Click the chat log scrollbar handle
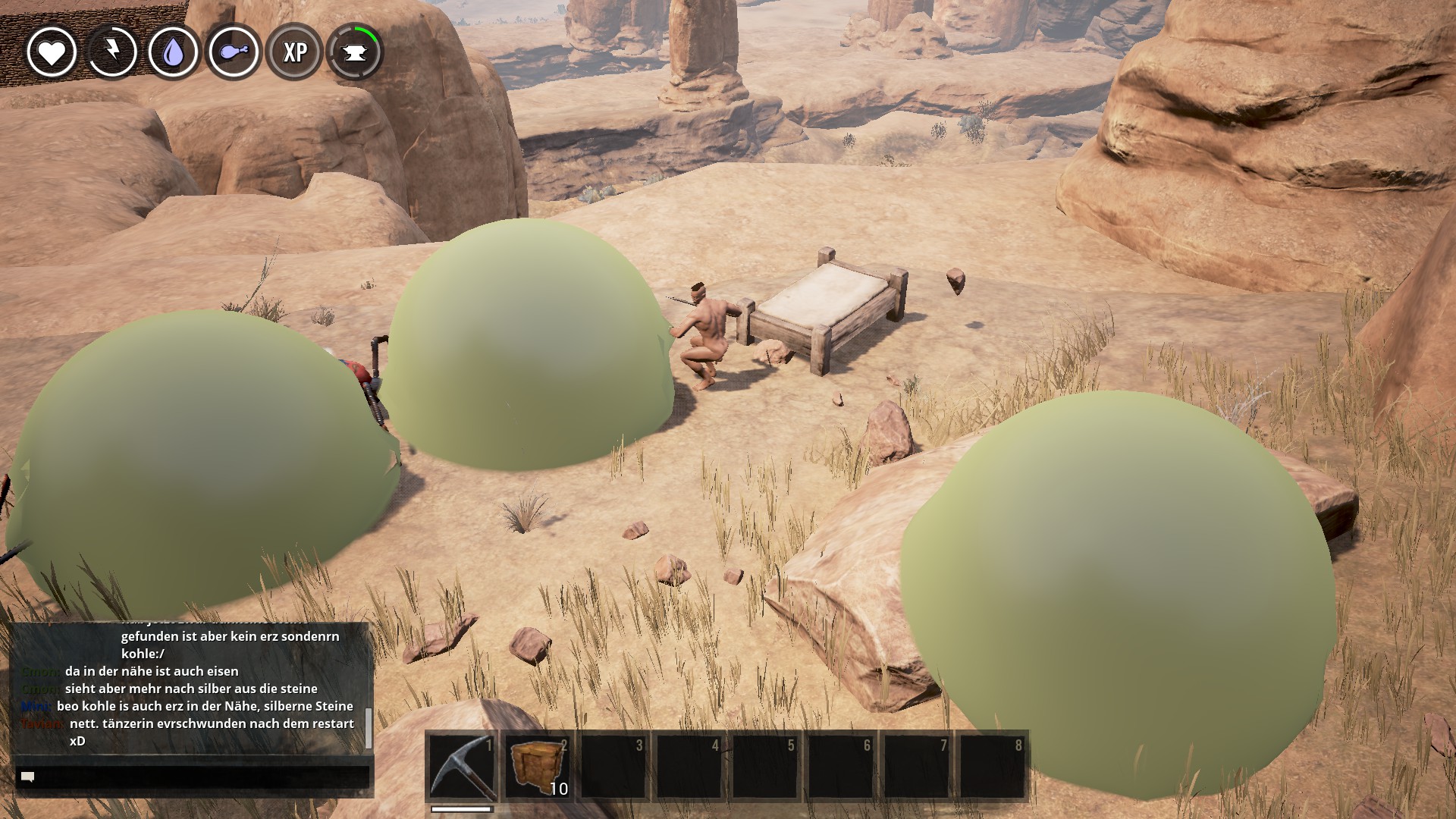The height and width of the screenshot is (819, 1456). [369, 728]
